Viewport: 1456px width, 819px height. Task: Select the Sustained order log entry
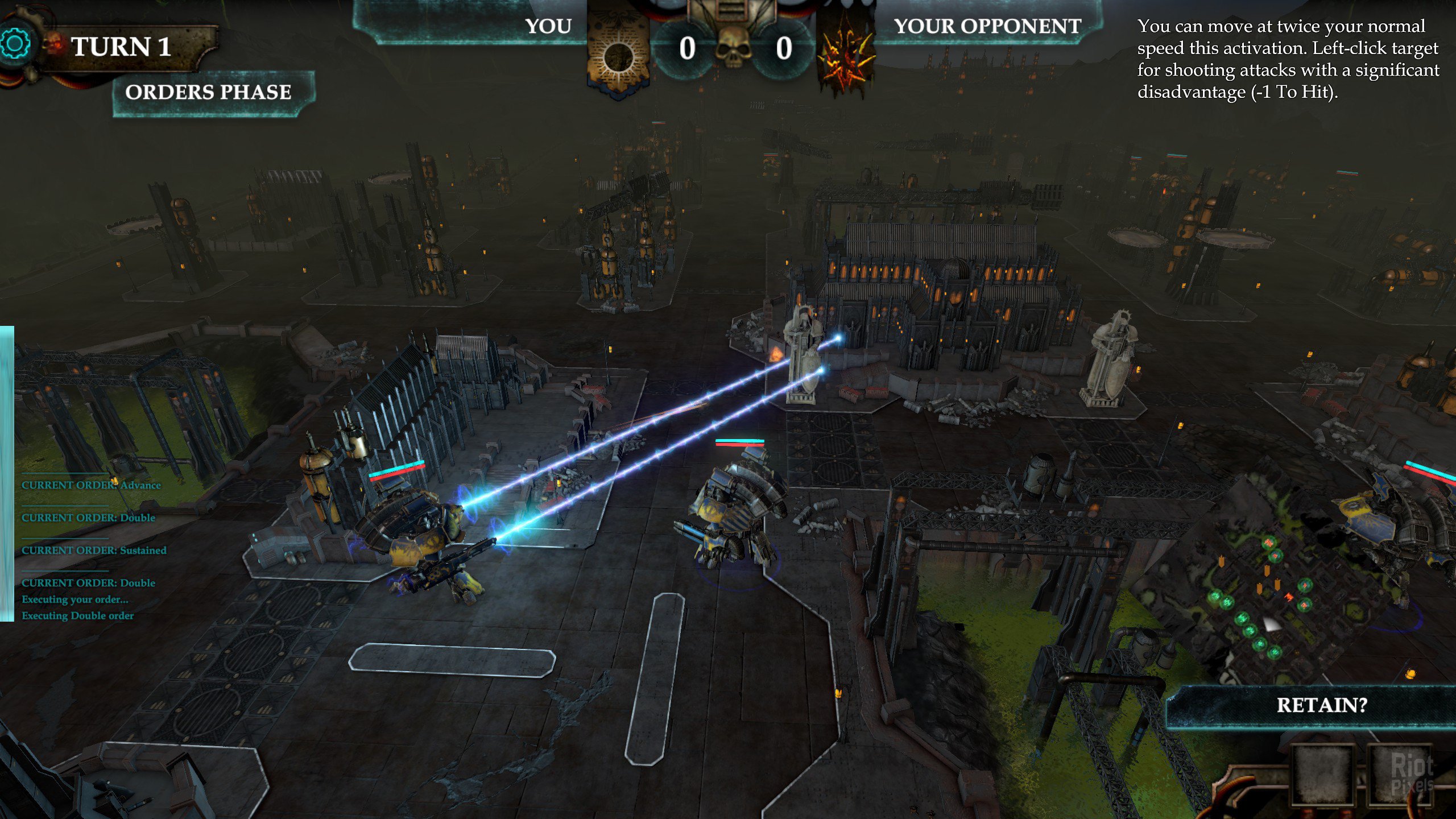point(94,550)
